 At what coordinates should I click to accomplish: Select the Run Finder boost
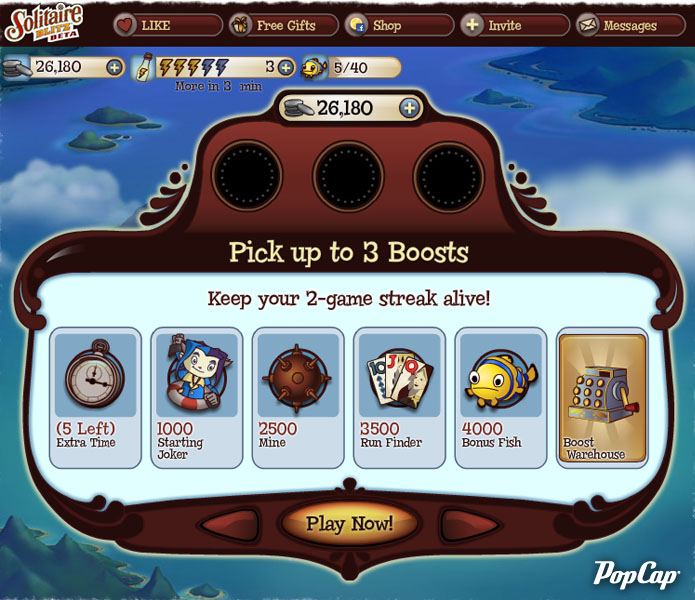399,397
